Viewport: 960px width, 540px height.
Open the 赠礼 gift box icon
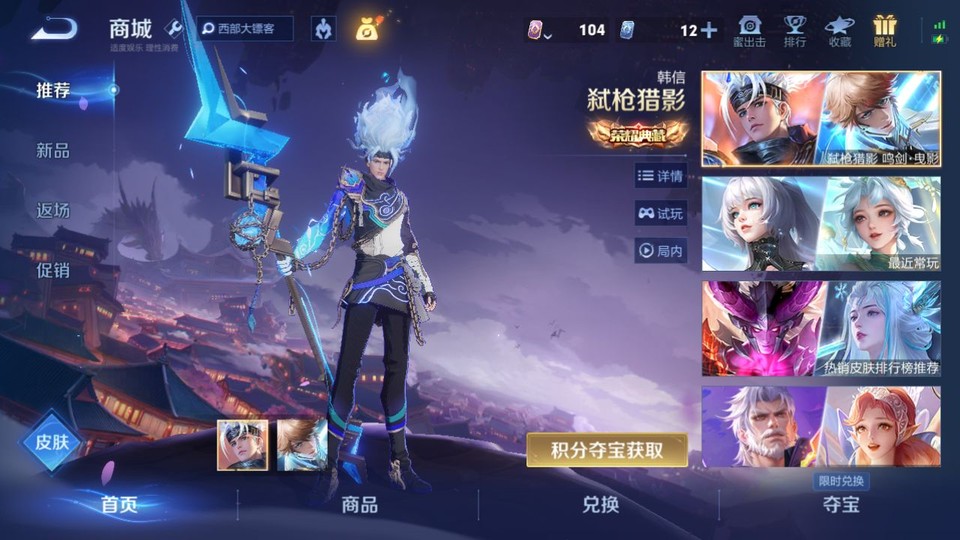(x=884, y=30)
